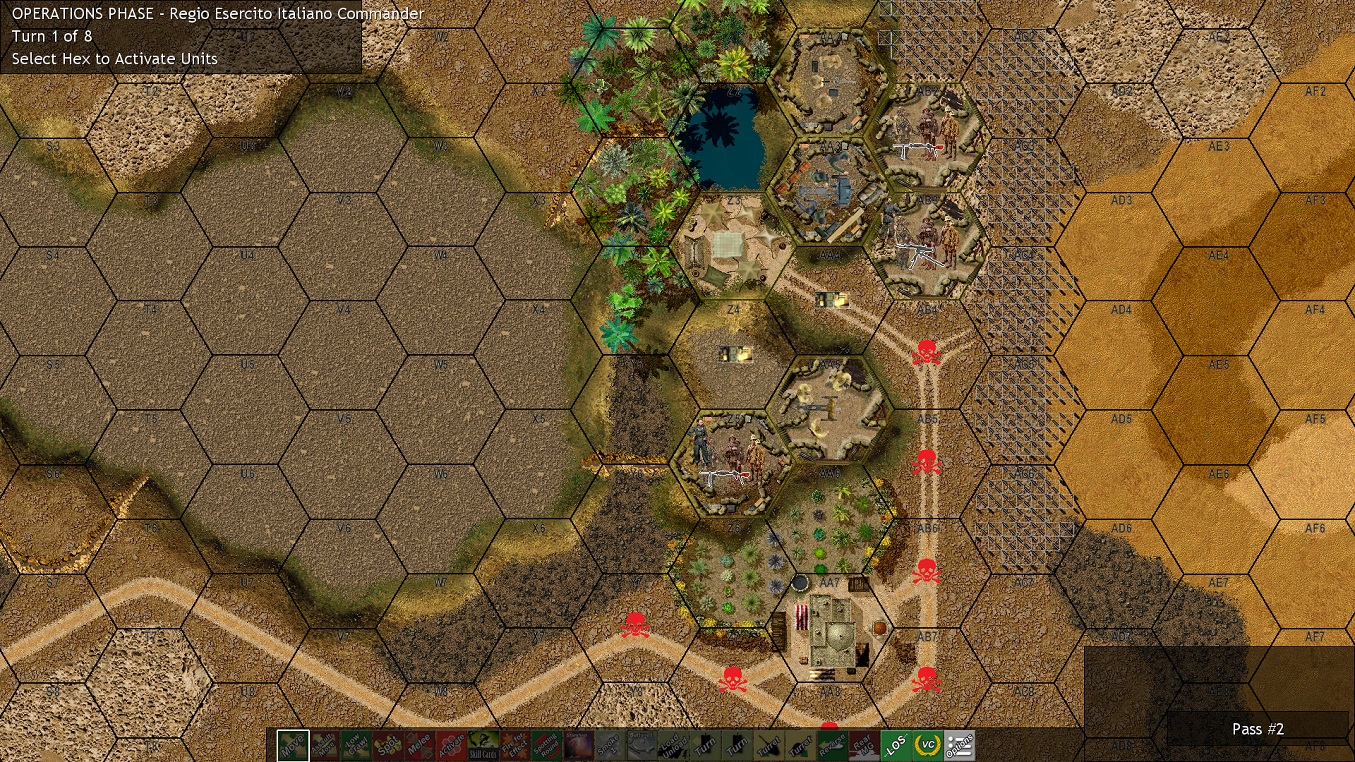
Task: Select the Rear MG fire icon
Action: pyautogui.click(x=863, y=745)
